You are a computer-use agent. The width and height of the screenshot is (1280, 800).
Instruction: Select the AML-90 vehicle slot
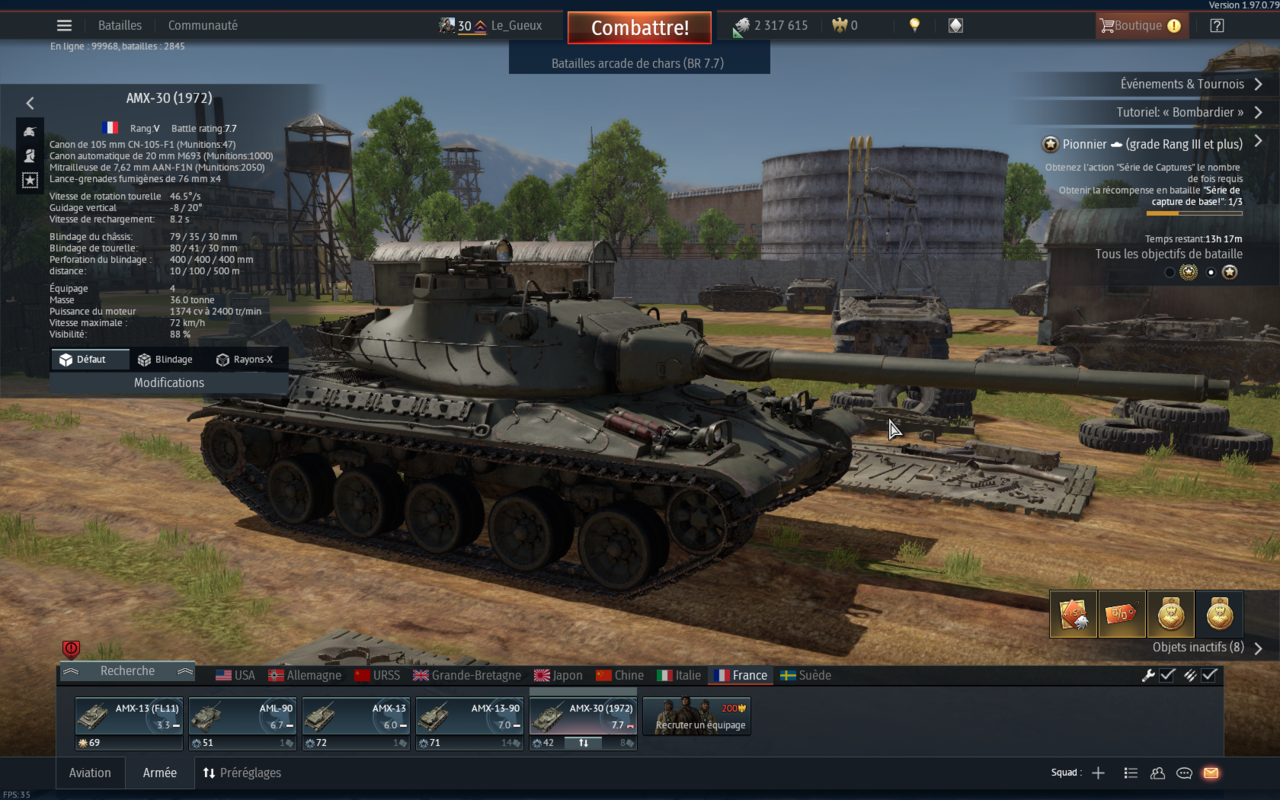[242, 717]
